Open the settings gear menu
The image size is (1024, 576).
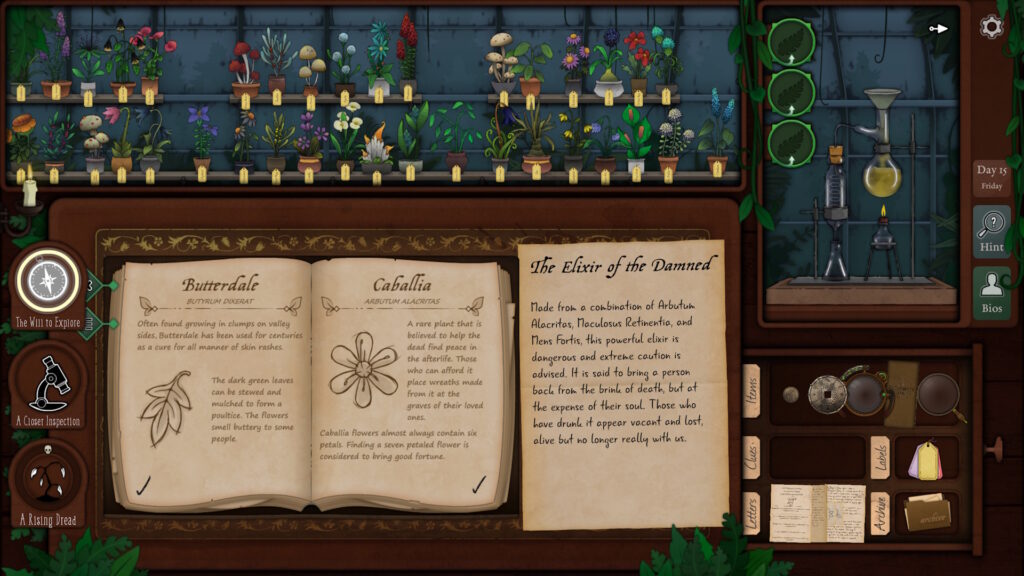991,27
